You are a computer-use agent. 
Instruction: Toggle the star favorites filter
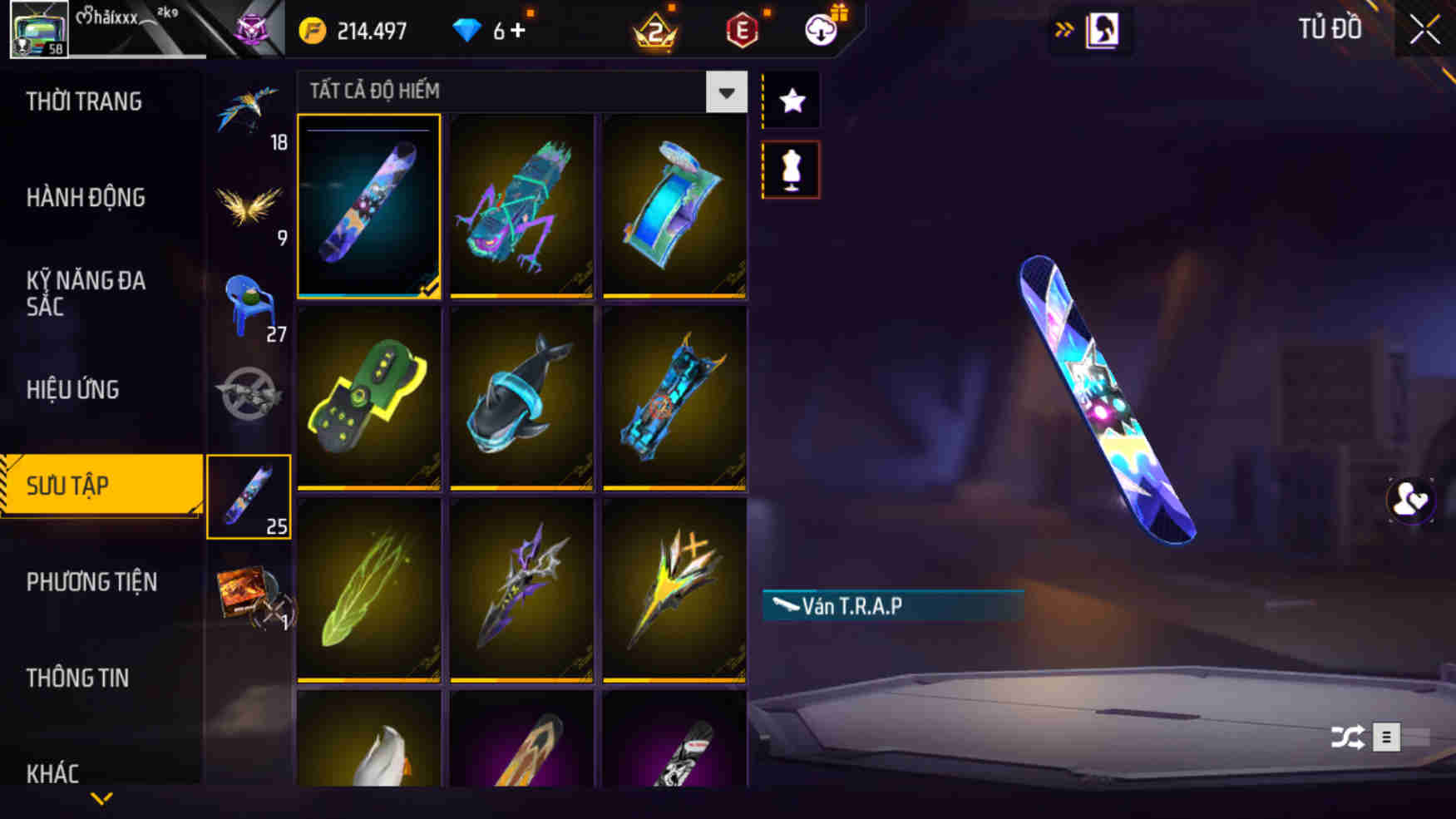(792, 99)
